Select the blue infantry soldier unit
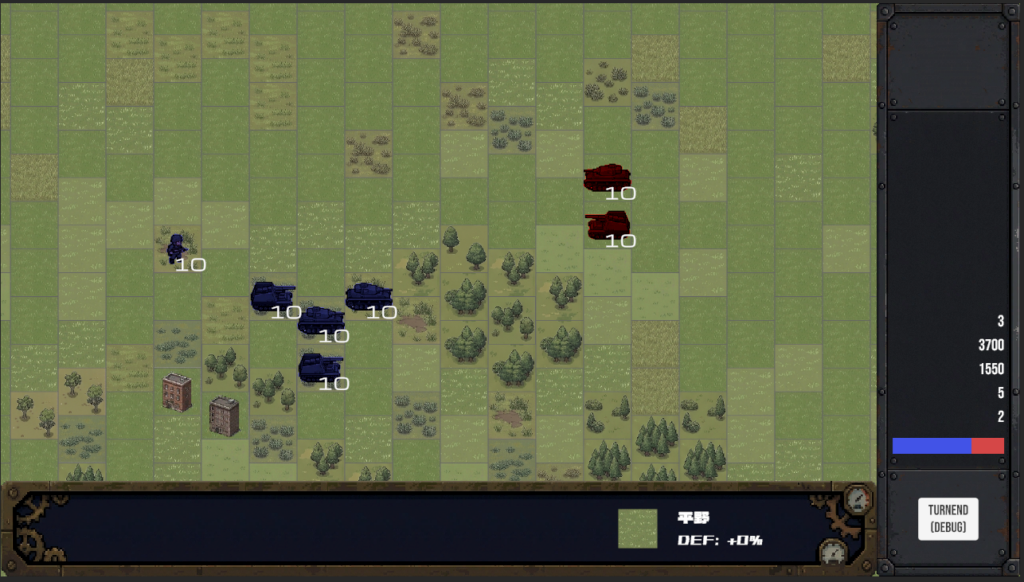 pyautogui.click(x=177, y=247)
